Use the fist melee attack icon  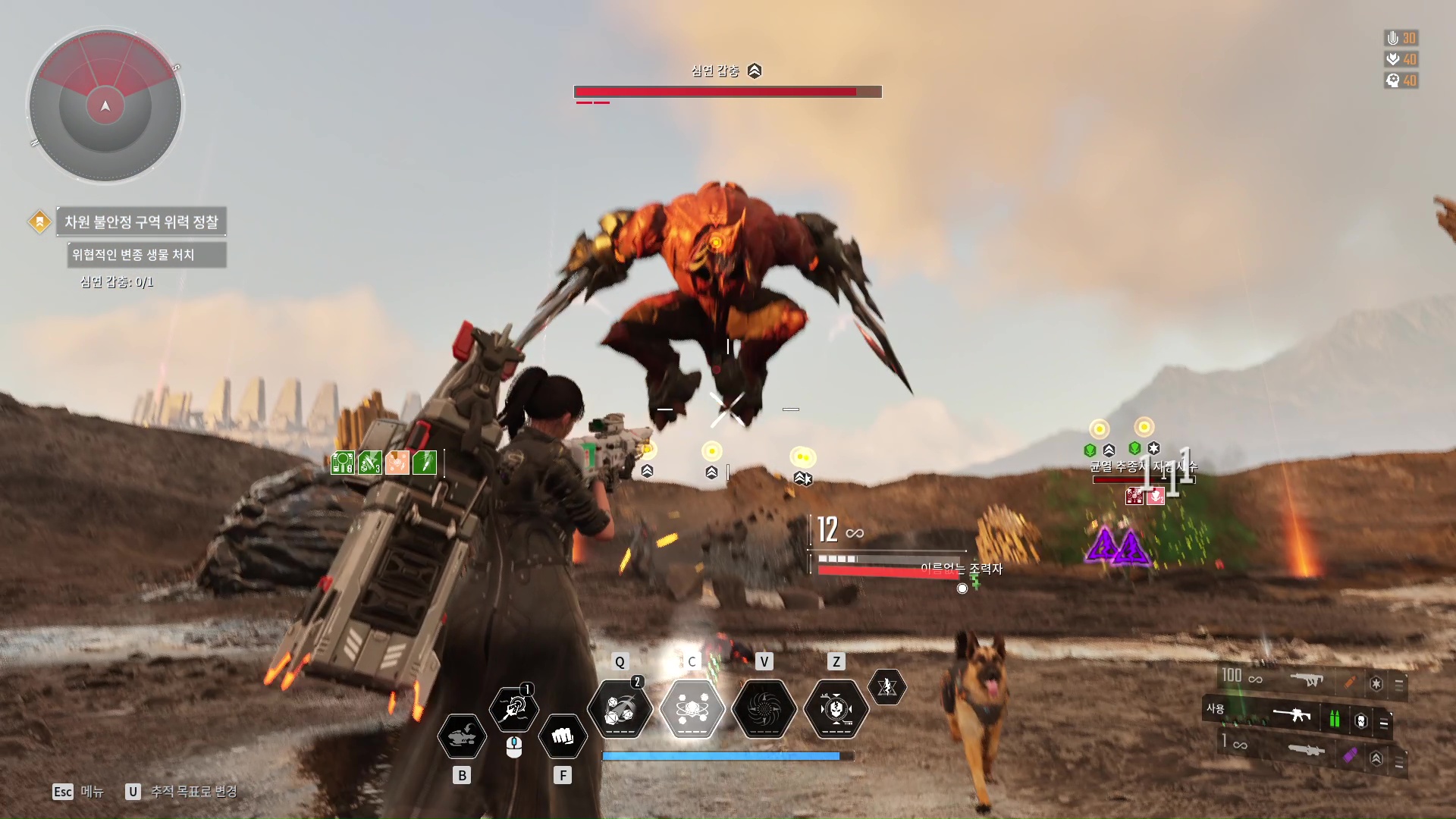pos(562,736)
